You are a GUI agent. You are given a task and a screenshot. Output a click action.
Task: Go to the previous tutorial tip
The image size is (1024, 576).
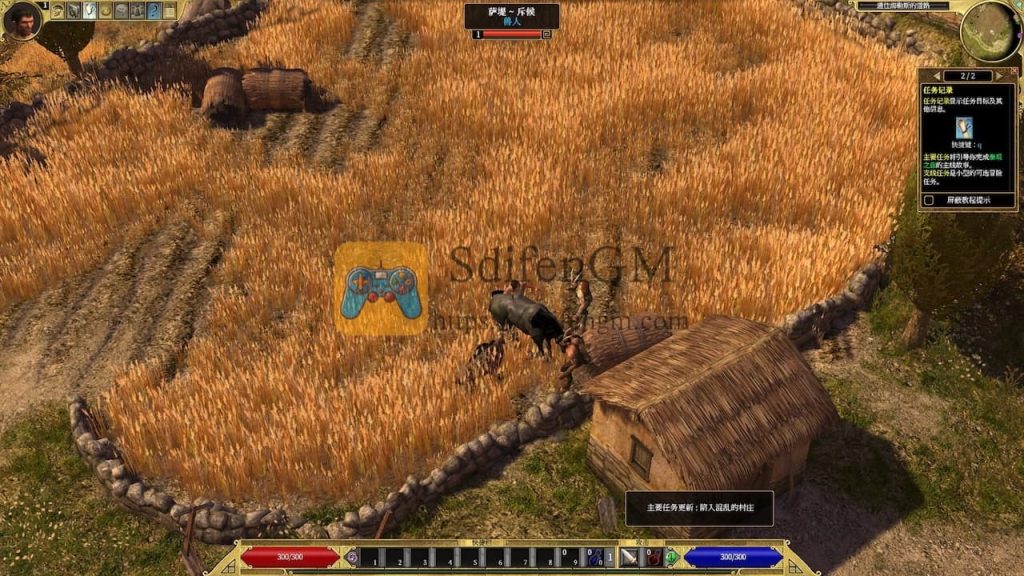click(x=937, y=76)
